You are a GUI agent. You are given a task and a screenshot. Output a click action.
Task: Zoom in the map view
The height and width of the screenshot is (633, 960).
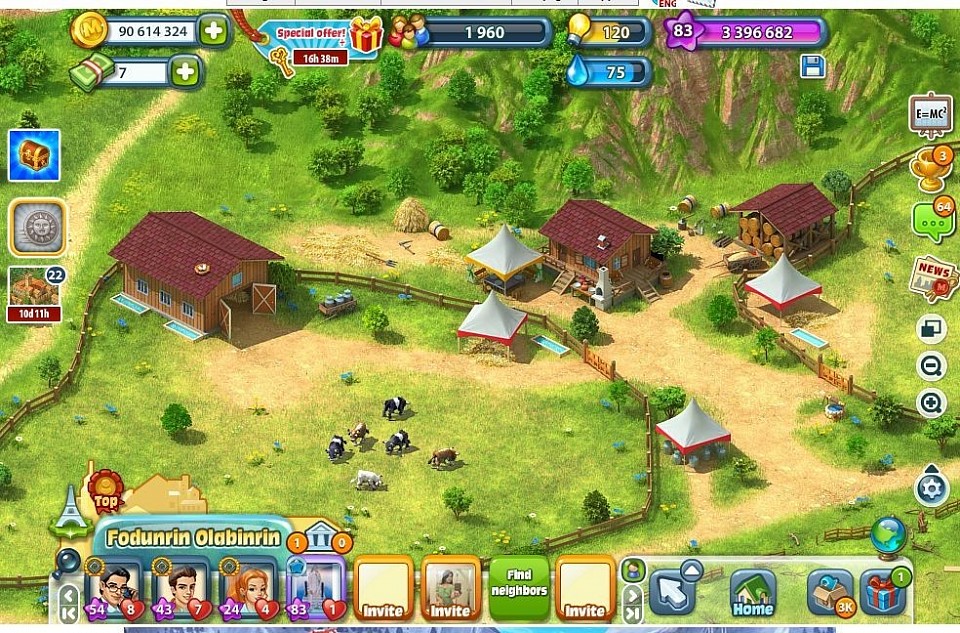[x=931, y=404]
